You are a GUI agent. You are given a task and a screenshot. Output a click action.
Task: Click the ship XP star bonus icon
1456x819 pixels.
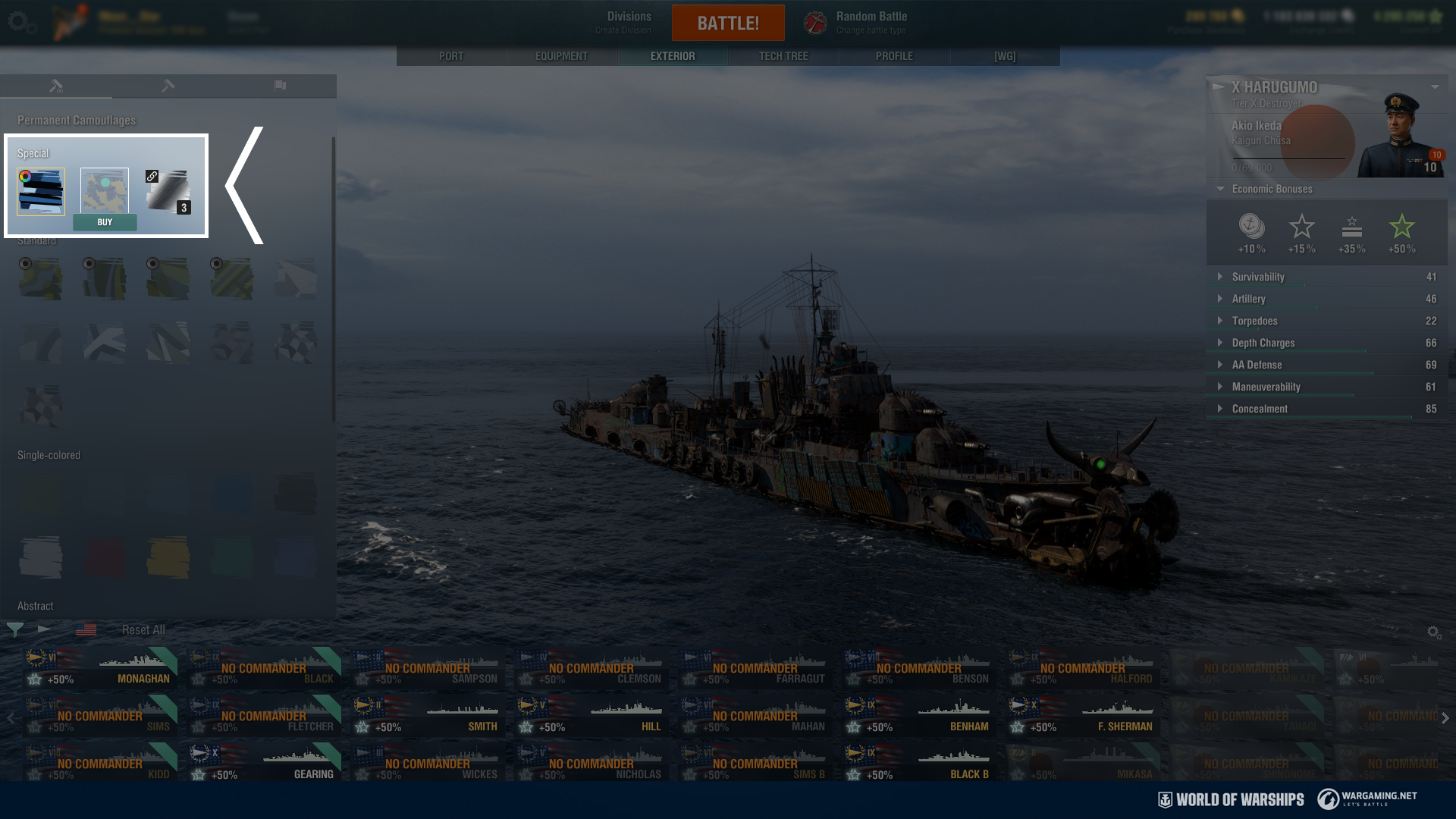(1302, 226)
